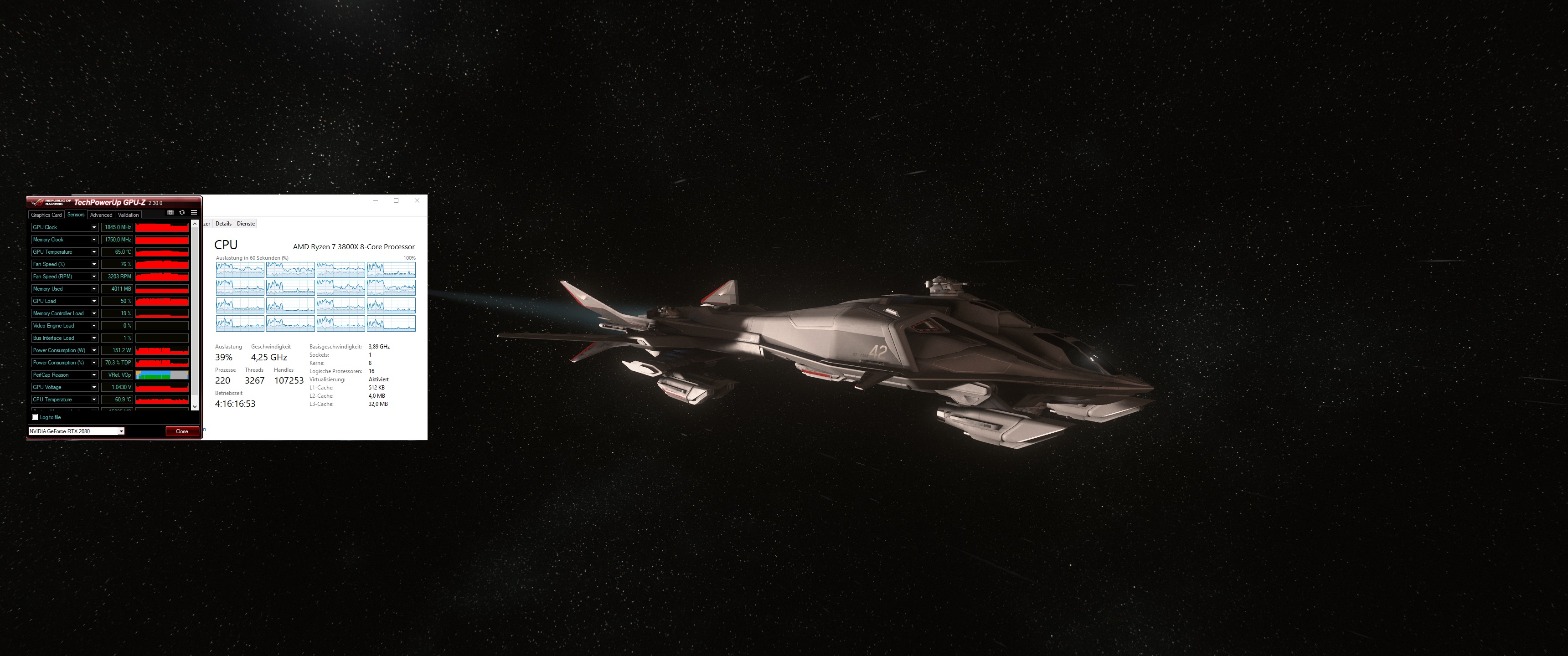Open the Dienste tab in Task Manager
The height and width of the screenshot is (656, 1568).
coord(246,223)
